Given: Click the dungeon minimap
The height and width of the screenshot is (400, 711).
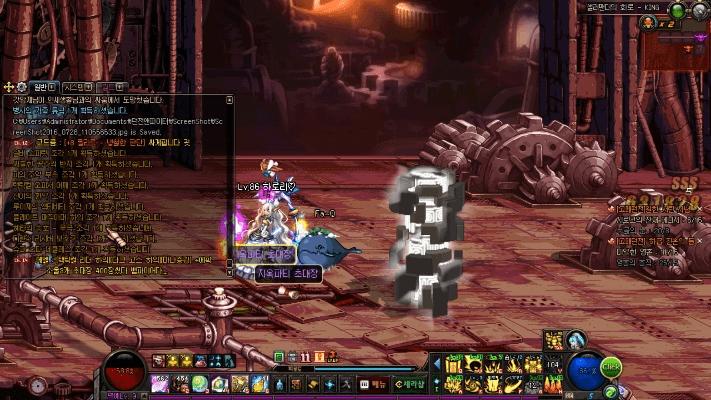Looking at the screenshot, I should tap(676, 44).
